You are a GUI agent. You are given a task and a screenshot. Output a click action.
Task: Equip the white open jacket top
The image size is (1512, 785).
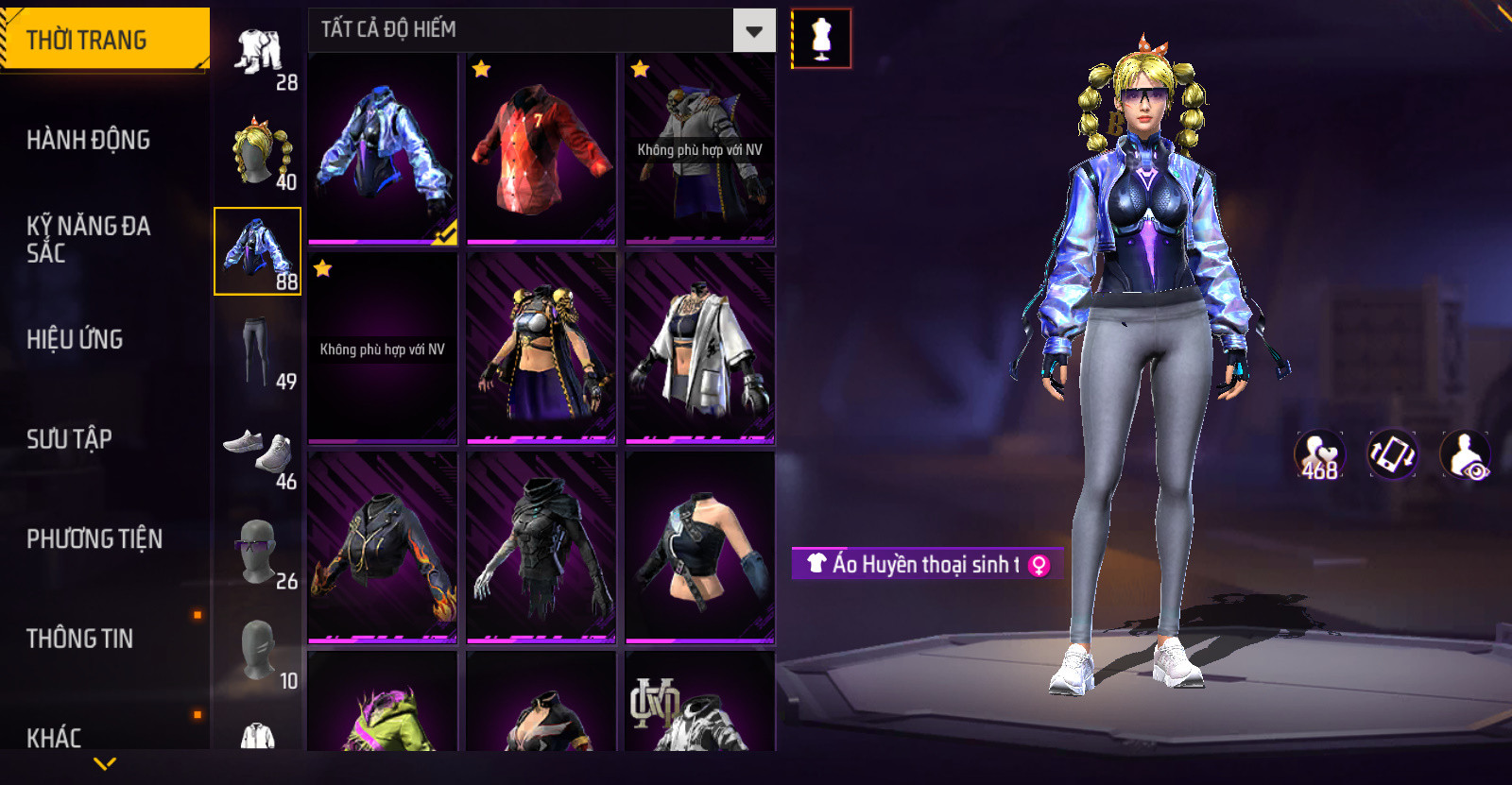tap(699, 348)
